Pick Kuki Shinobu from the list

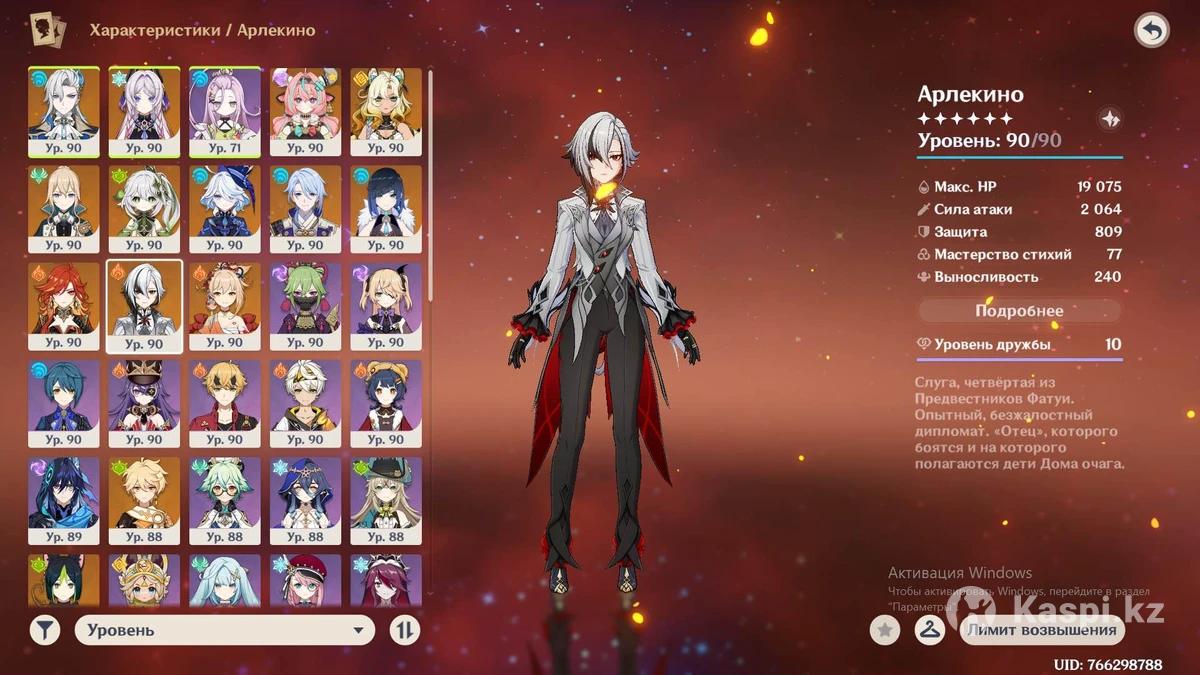click(x=305, y=306)
